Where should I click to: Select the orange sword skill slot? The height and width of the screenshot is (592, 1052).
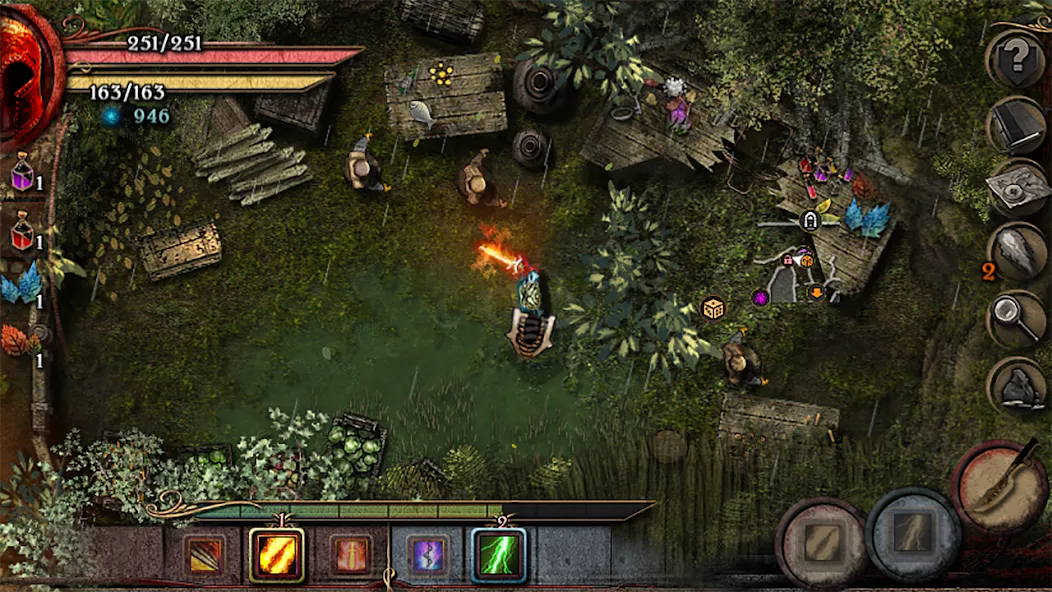click(x=351, y=555)
